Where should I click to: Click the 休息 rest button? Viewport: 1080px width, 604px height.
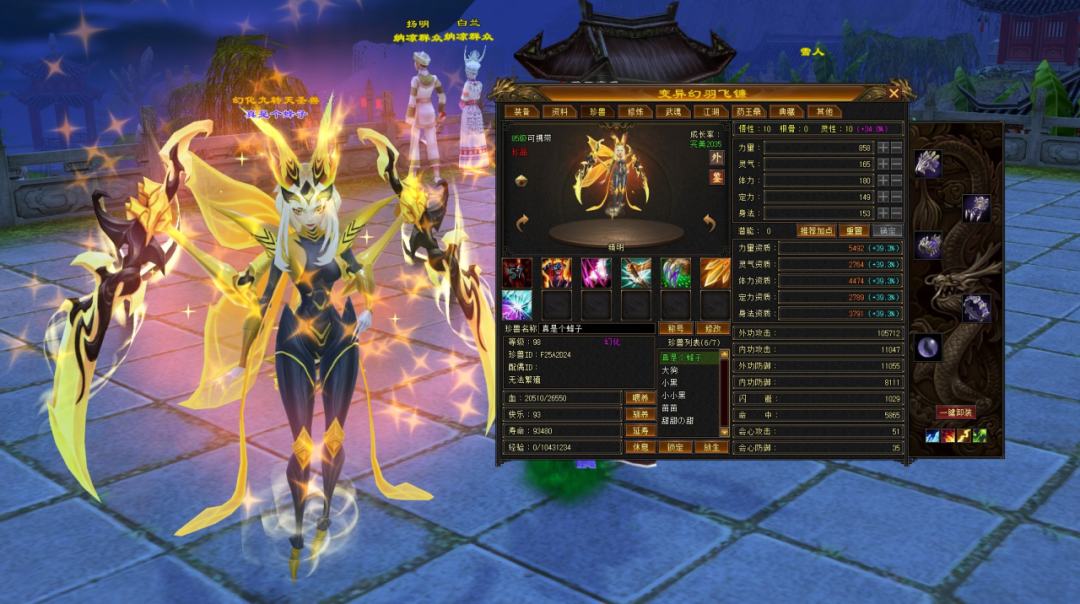(638, 447)
